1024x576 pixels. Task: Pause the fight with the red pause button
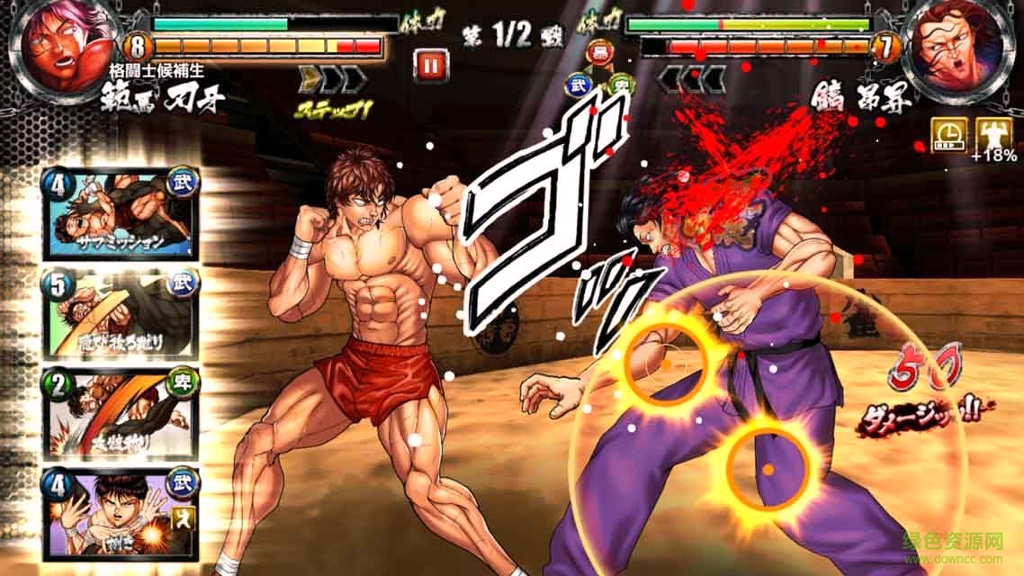pyautogui.click(x=431, y=66)
